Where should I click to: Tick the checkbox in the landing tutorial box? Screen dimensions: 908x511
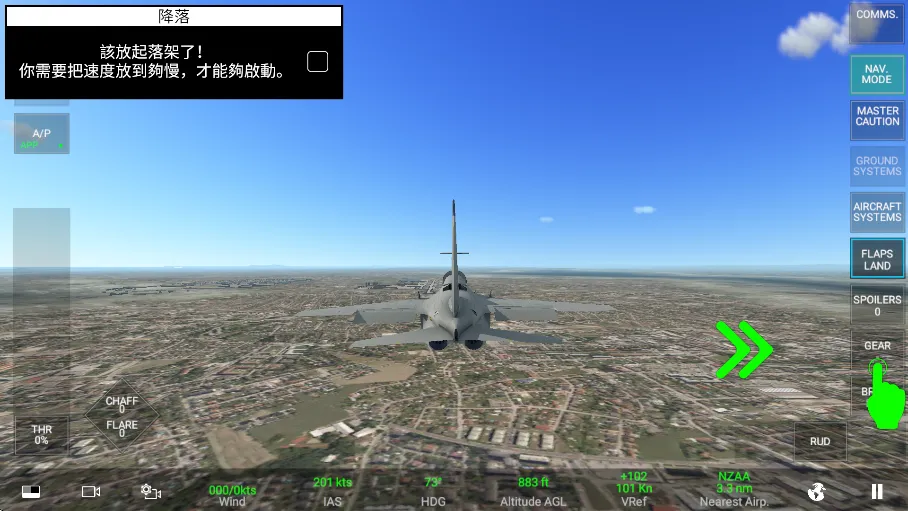point(317,61)
